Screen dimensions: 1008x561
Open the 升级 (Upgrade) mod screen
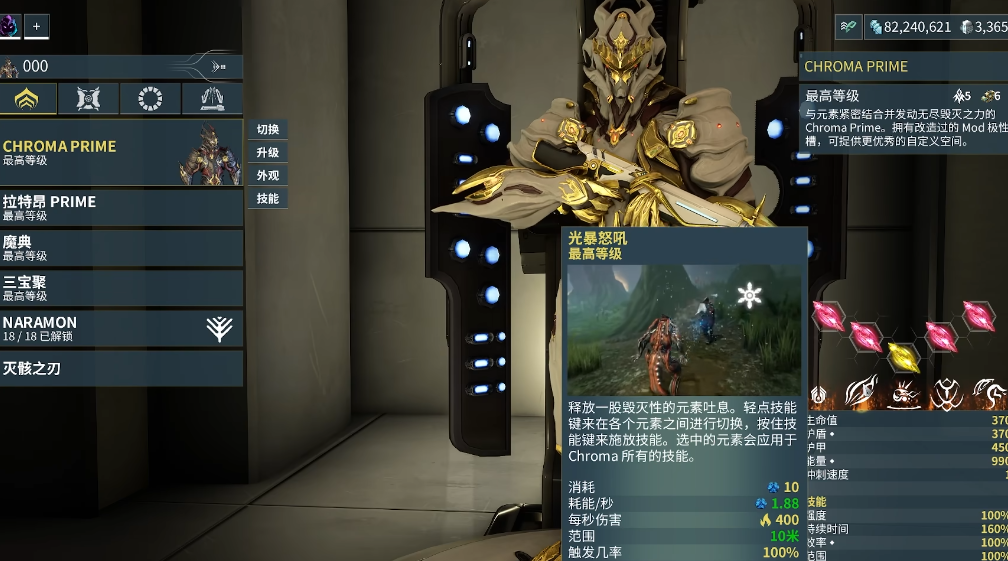pyautogui.click(x=267, y=152)
